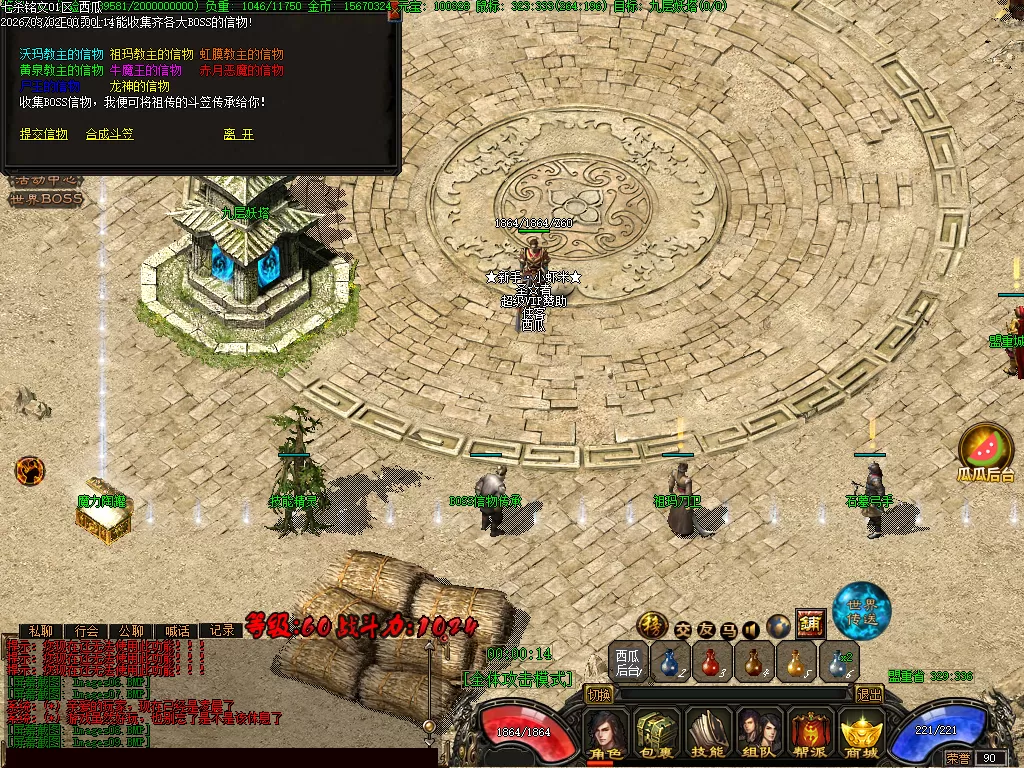Use the red potion in hotbar slot 3
The height and width of the screenshot is (768, 1024).
[711, 662]
